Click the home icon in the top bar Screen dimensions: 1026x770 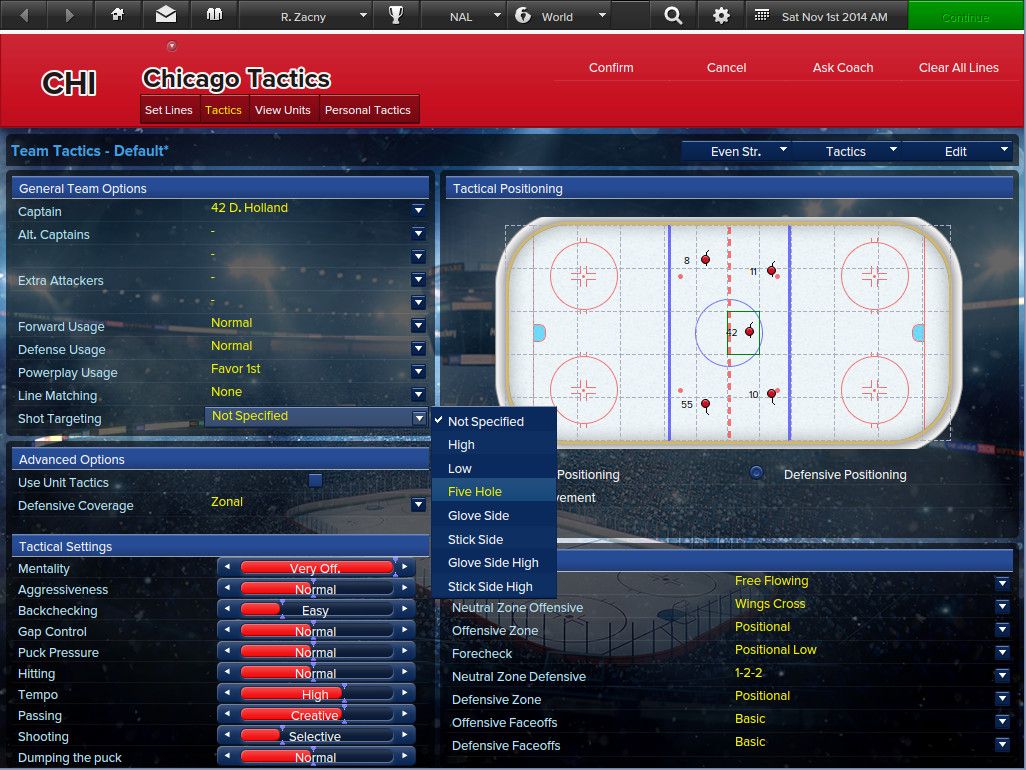[x=118, y=16]
